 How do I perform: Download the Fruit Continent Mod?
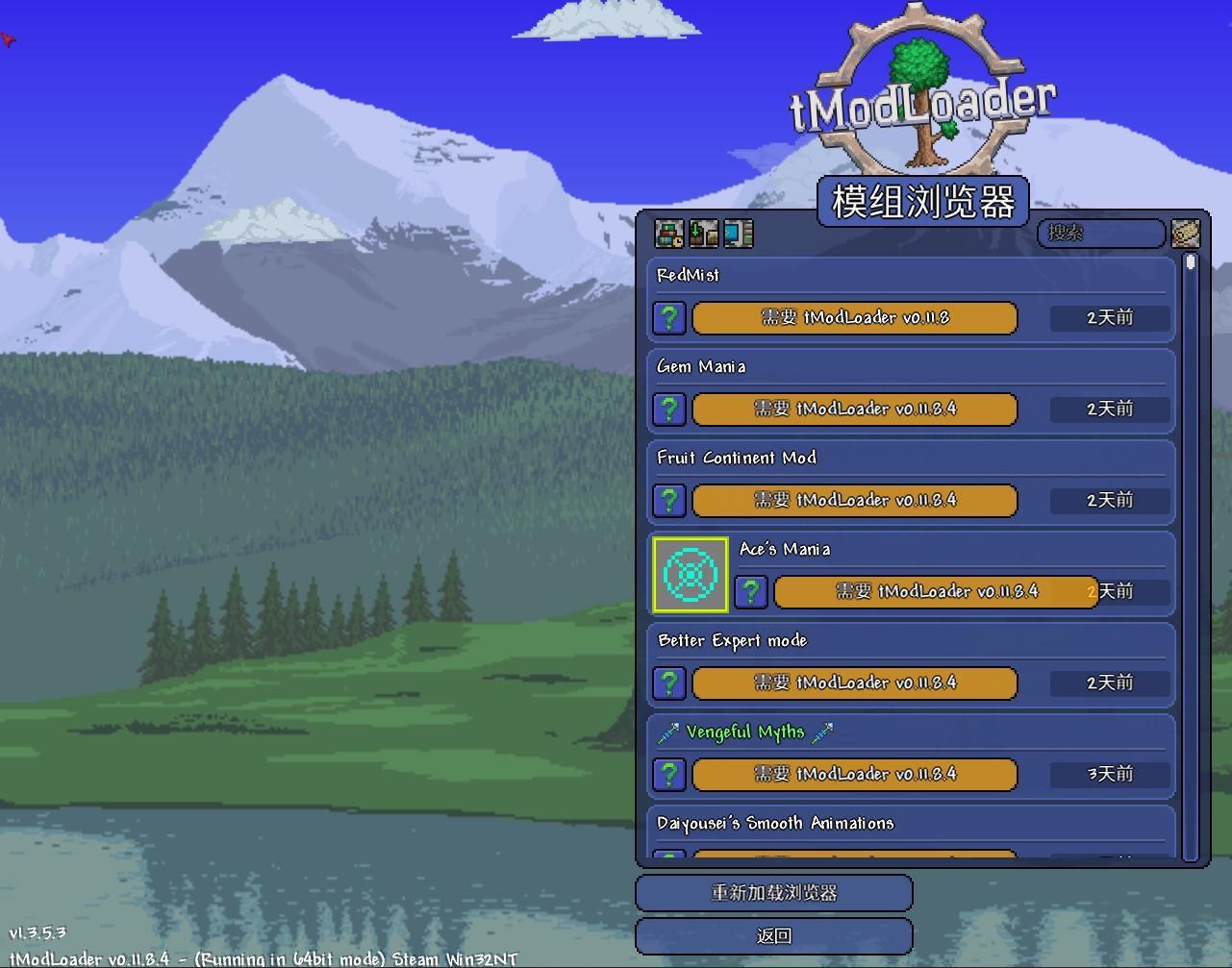(853, 500)
